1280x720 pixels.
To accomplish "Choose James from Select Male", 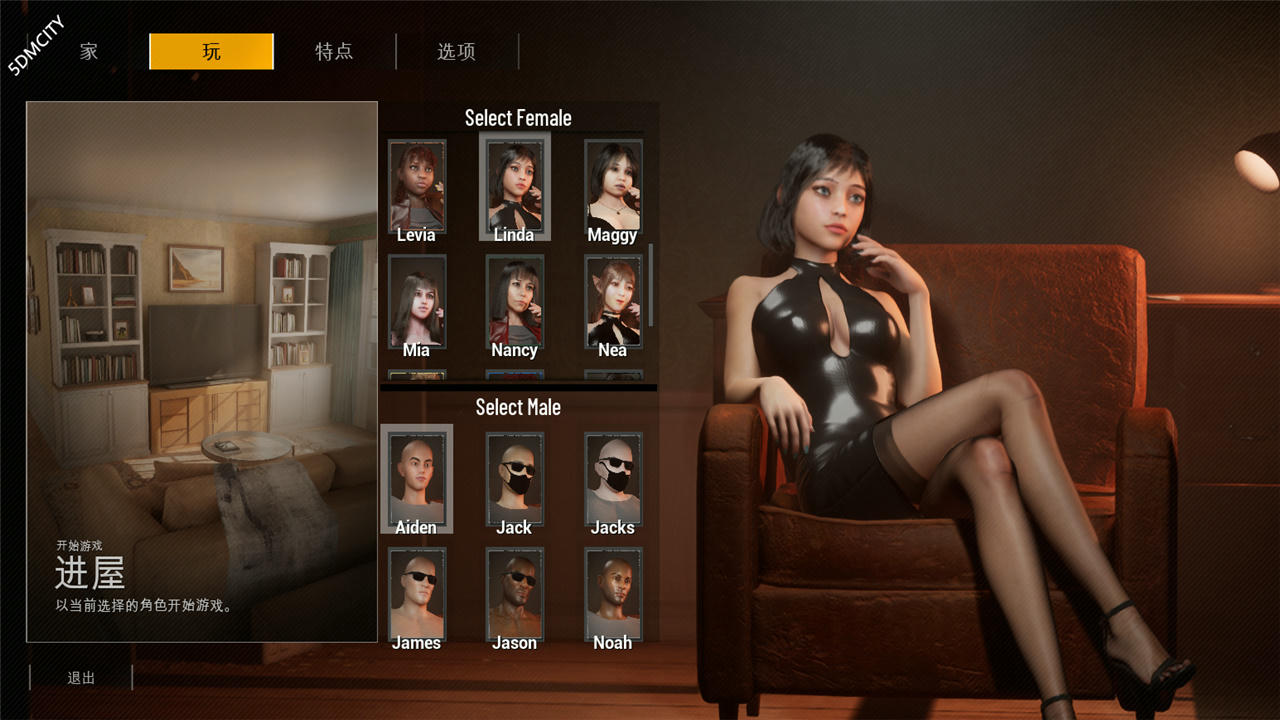I will coord(416,592).
